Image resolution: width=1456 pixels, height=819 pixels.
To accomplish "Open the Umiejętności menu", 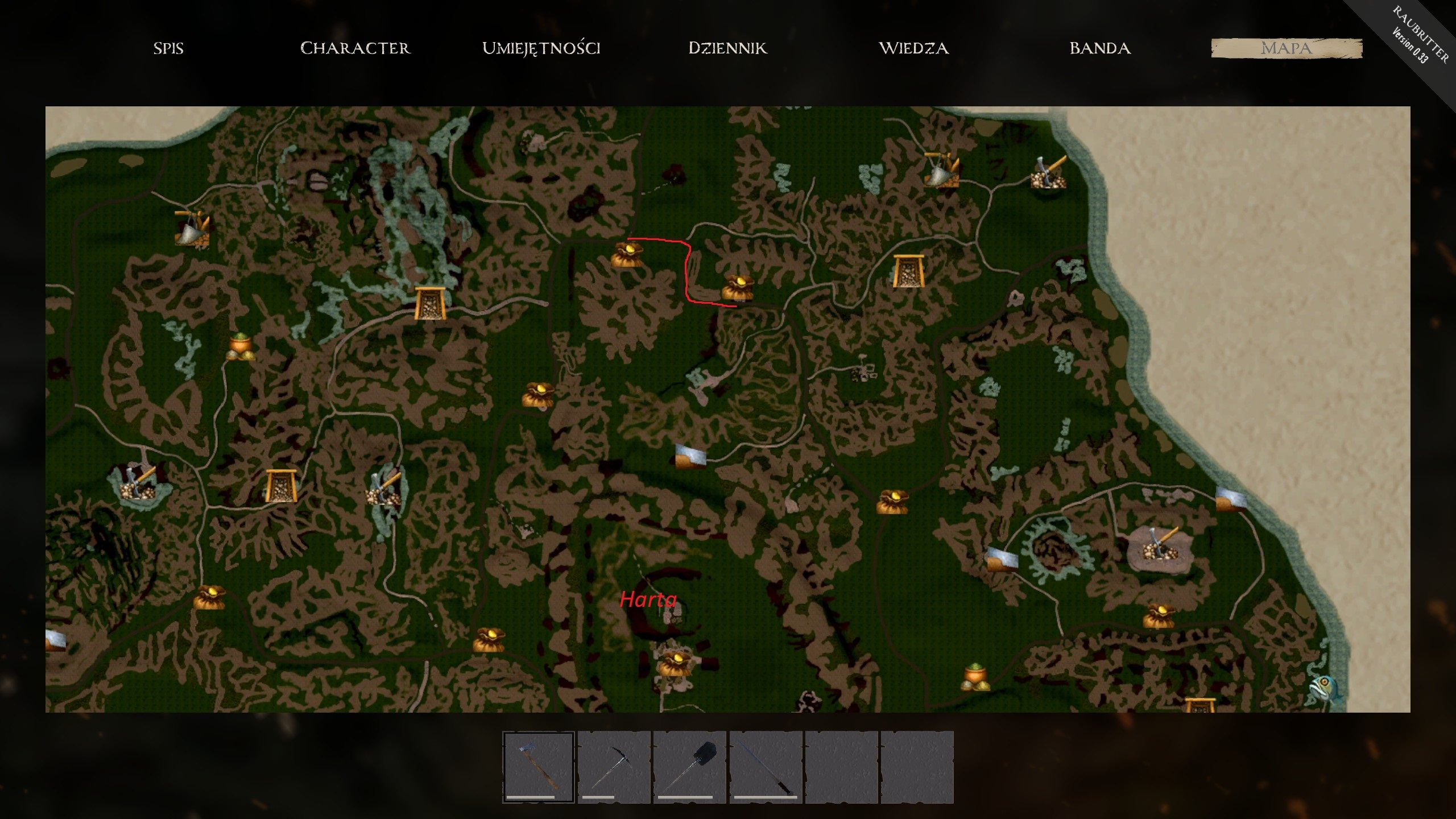I will point(541,48).
